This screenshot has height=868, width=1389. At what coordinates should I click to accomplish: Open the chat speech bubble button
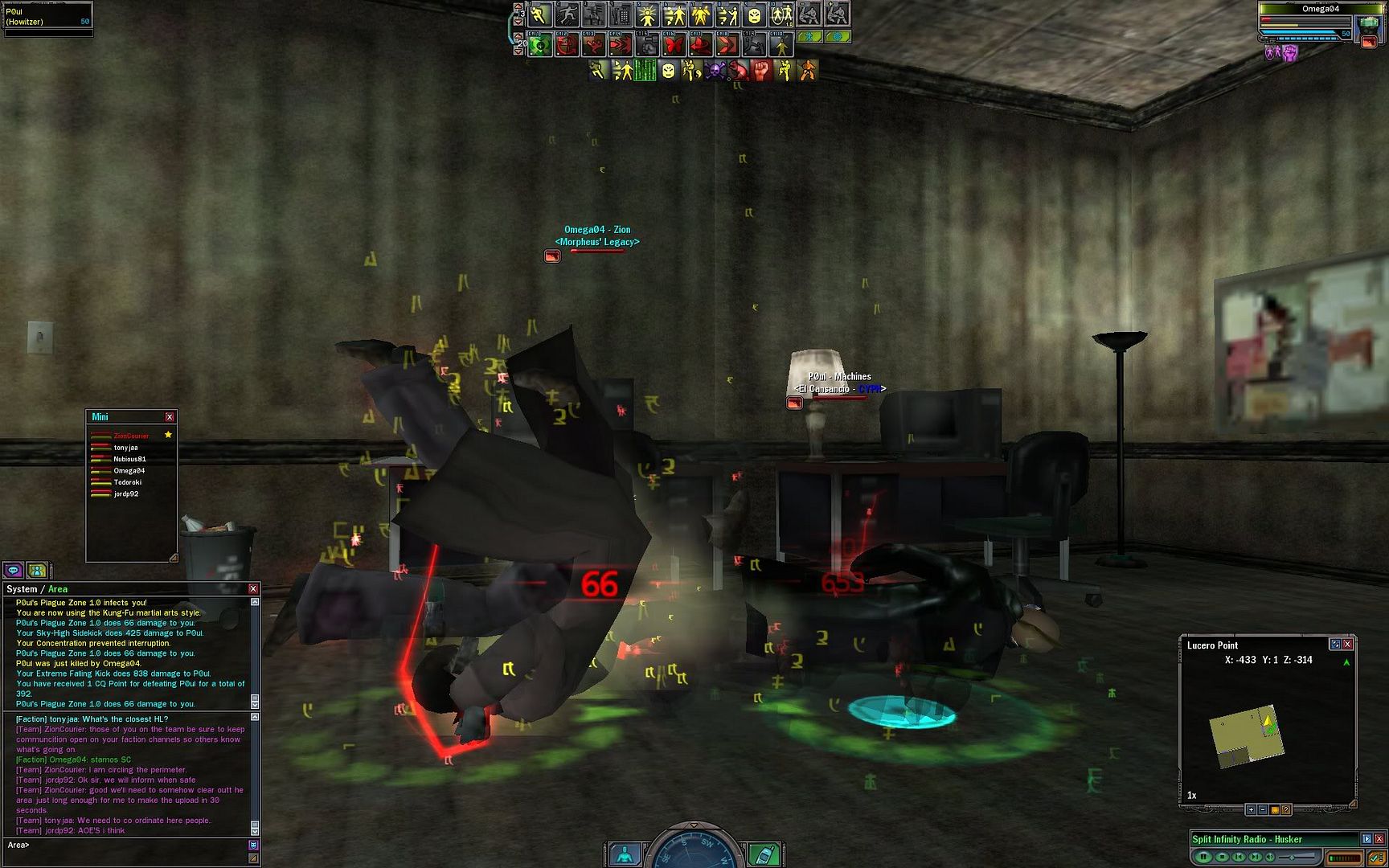13,571
